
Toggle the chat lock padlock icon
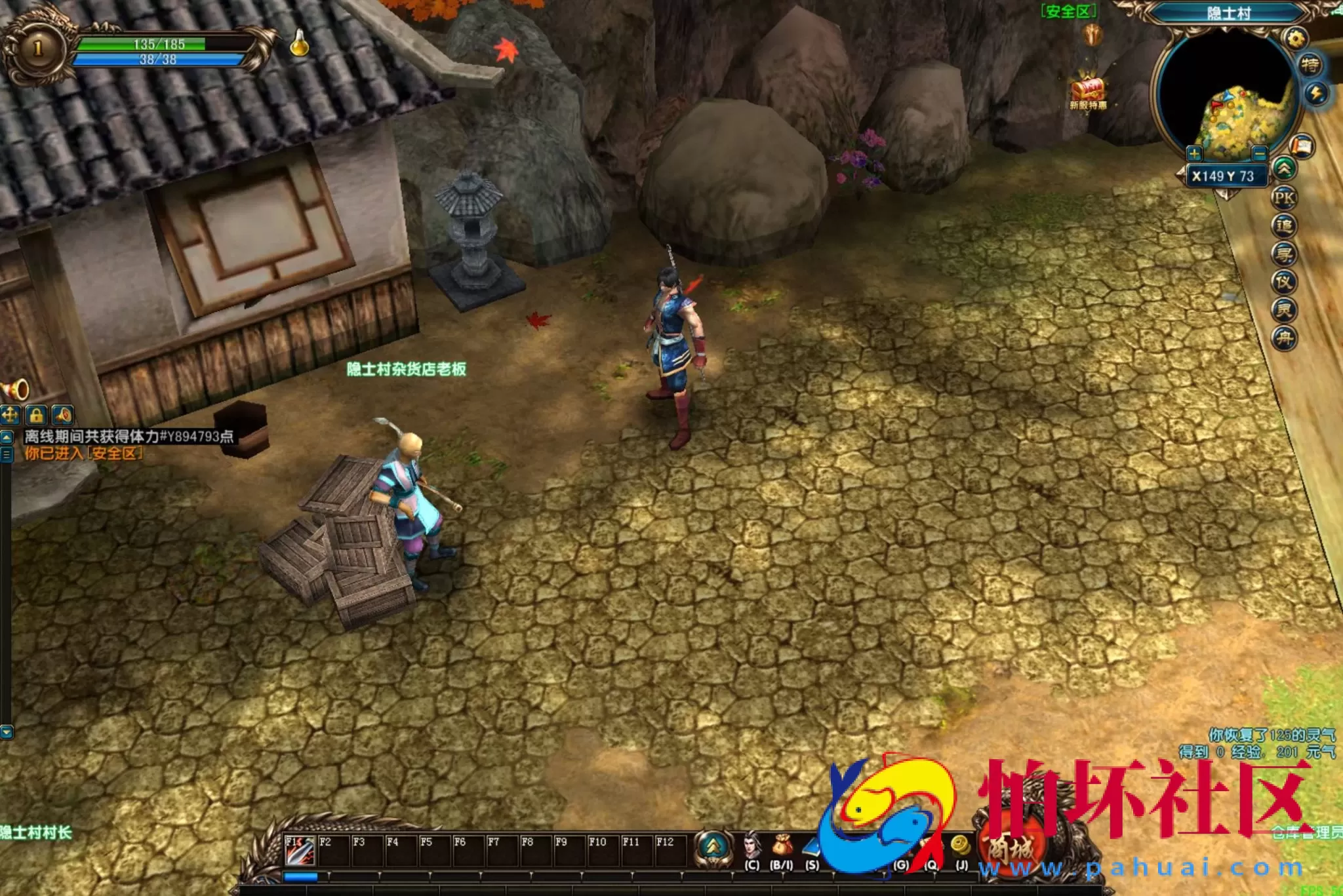pyautogui.click(x=35, y=416)
